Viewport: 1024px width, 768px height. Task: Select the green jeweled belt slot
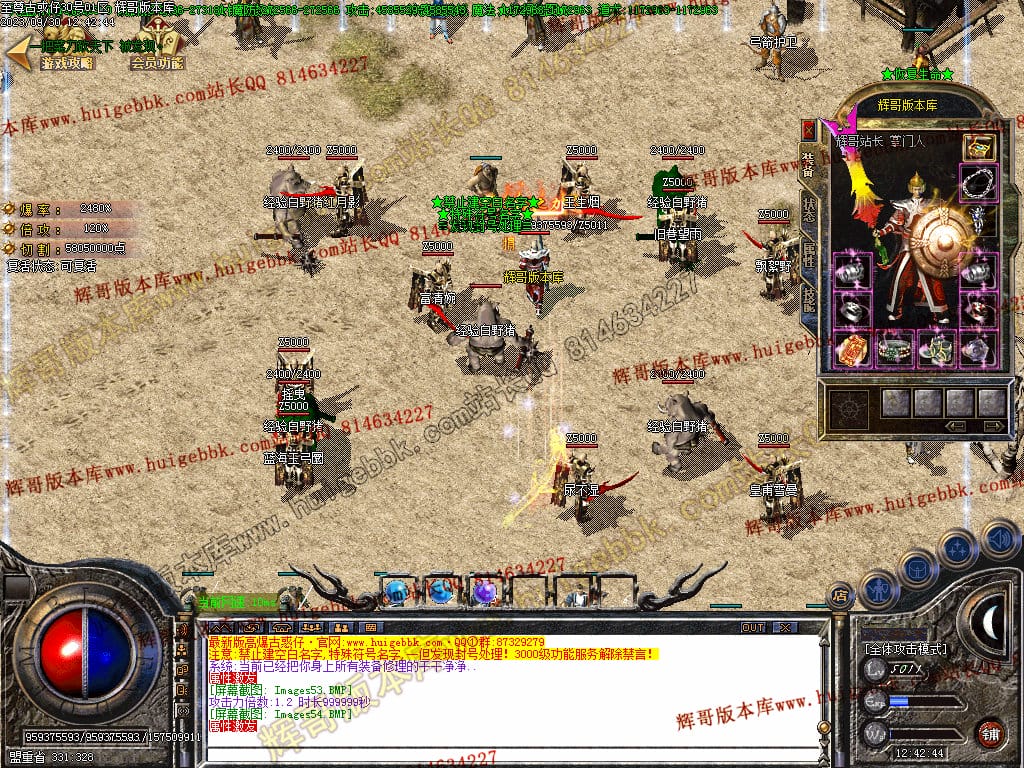point(893,349)
